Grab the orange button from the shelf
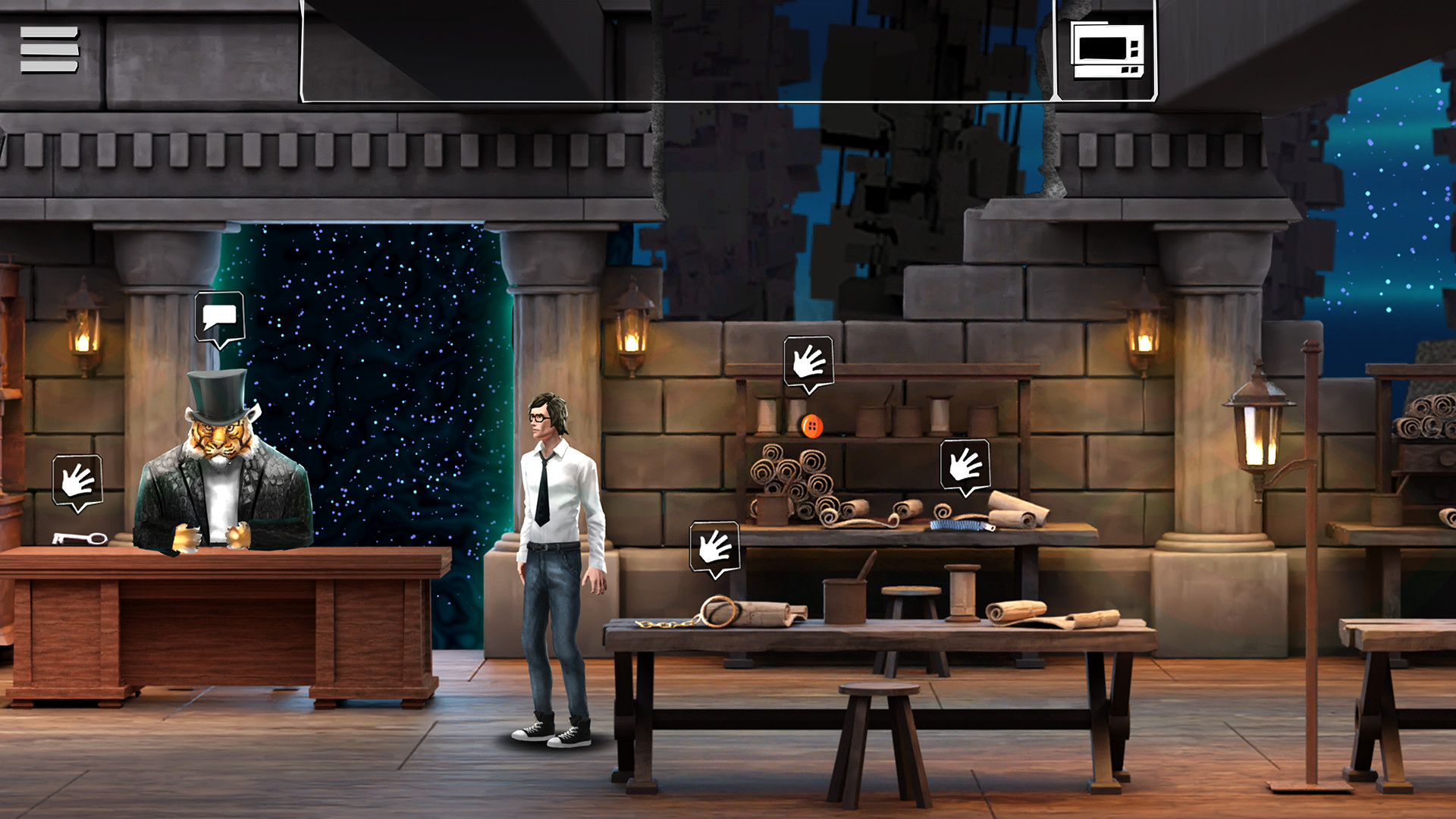The image size is (1456, 819). tap(810, 426)
